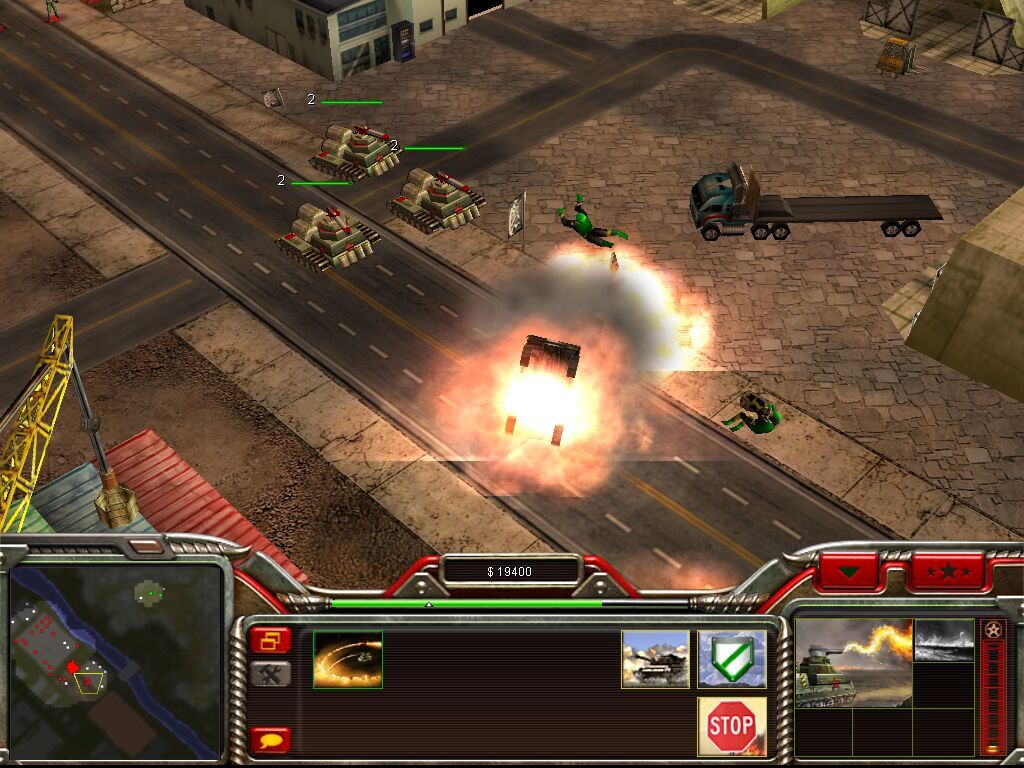Open the General's powers stars button
Screen dimensions: 1024x768
[x=947, y=572]
